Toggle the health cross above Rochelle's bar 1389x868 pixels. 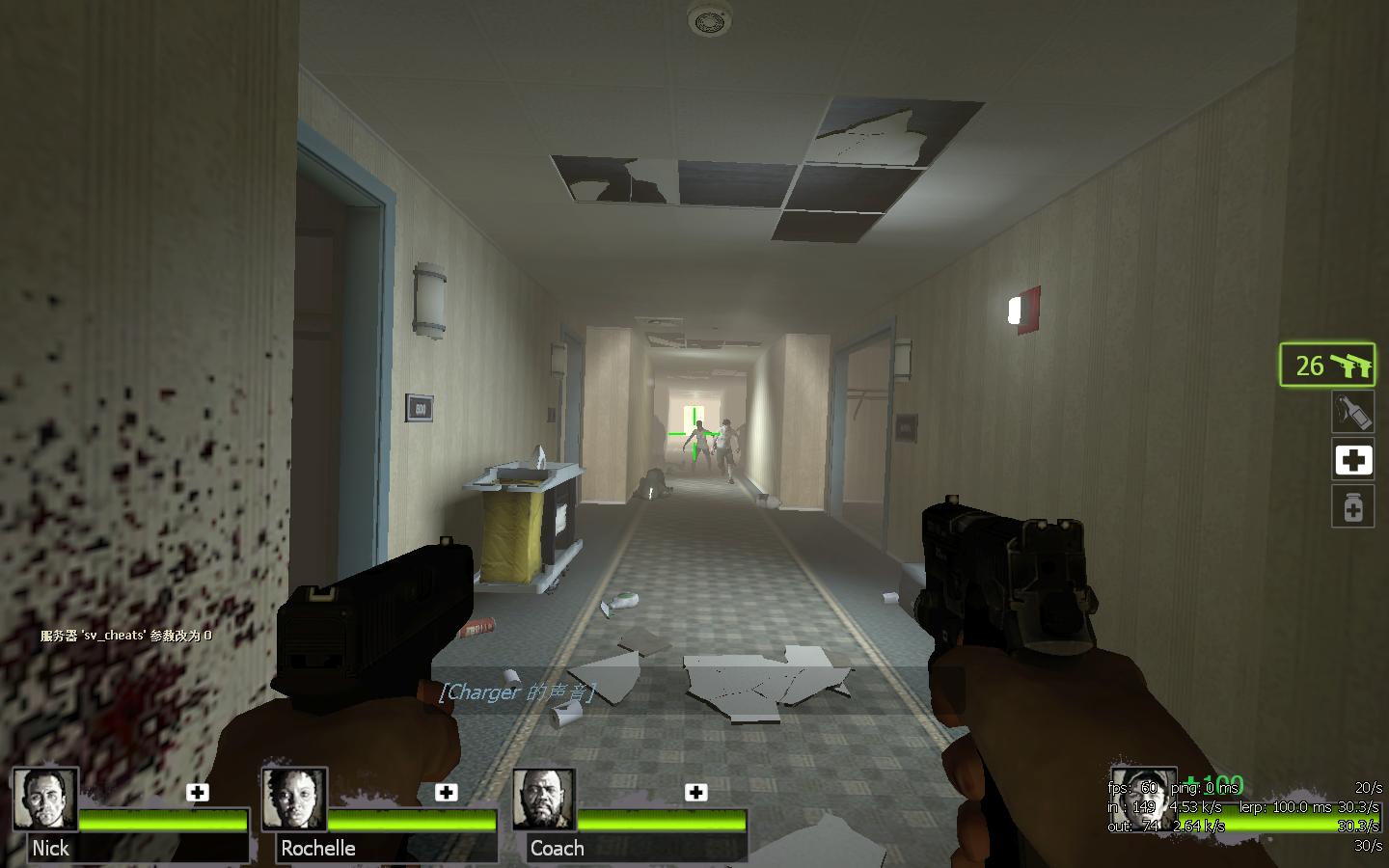(446, 793)
